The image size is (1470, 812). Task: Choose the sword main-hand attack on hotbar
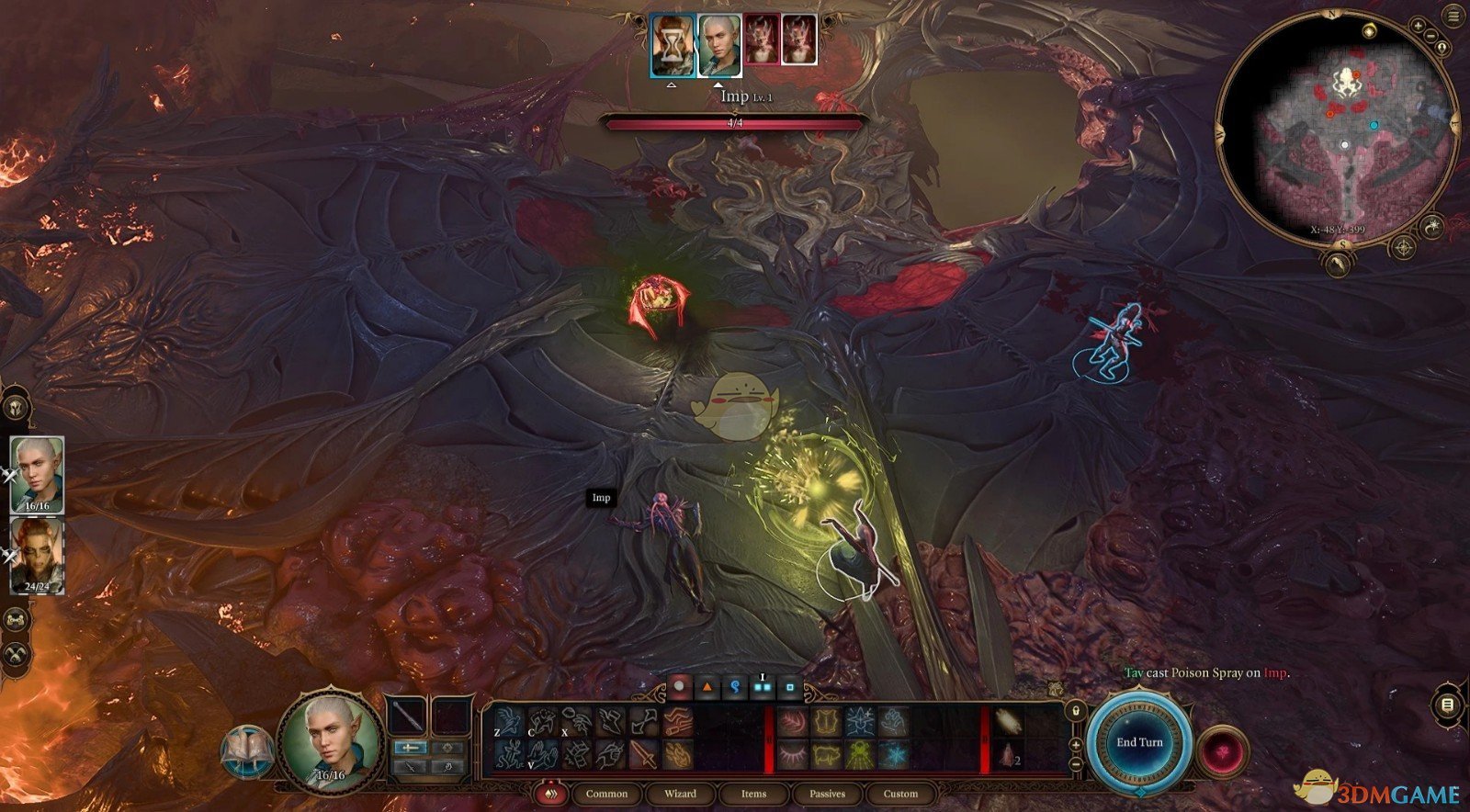click(643, 755)
